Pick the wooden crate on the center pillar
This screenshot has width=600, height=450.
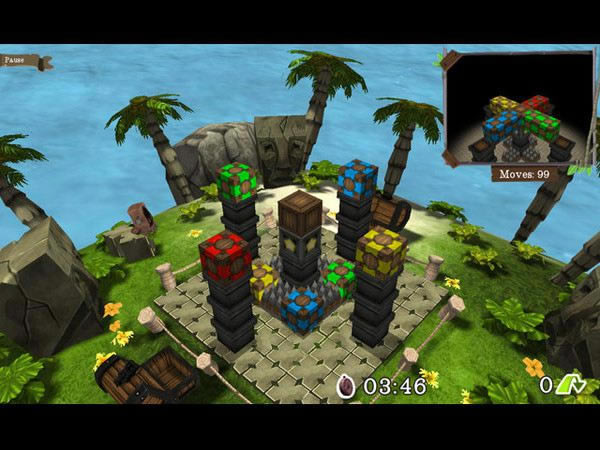pyautogui.click(x=299, y=212)
